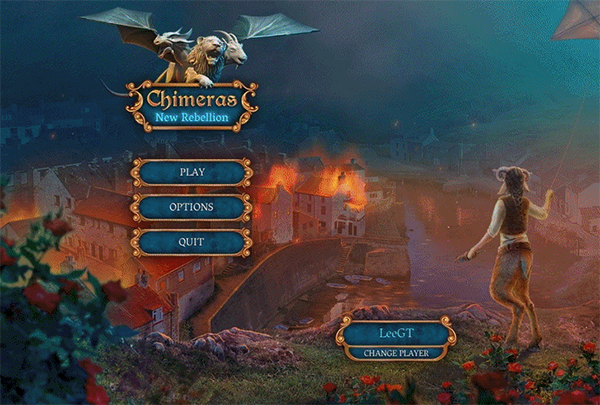
Task: Start the game with the Play button
Action: point(191,172)
